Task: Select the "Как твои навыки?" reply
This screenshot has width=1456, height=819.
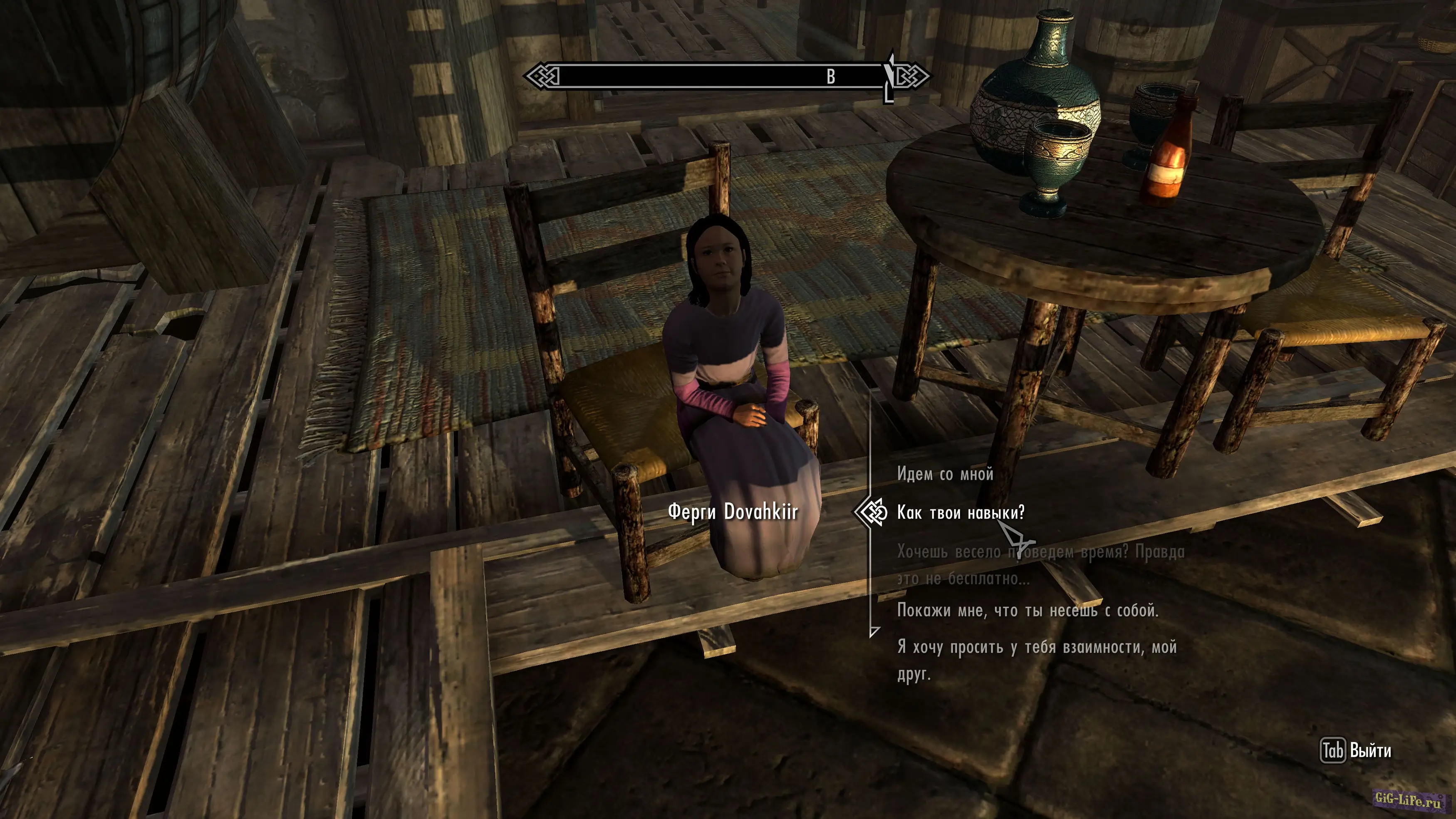Action: click(x=960, y=512)
